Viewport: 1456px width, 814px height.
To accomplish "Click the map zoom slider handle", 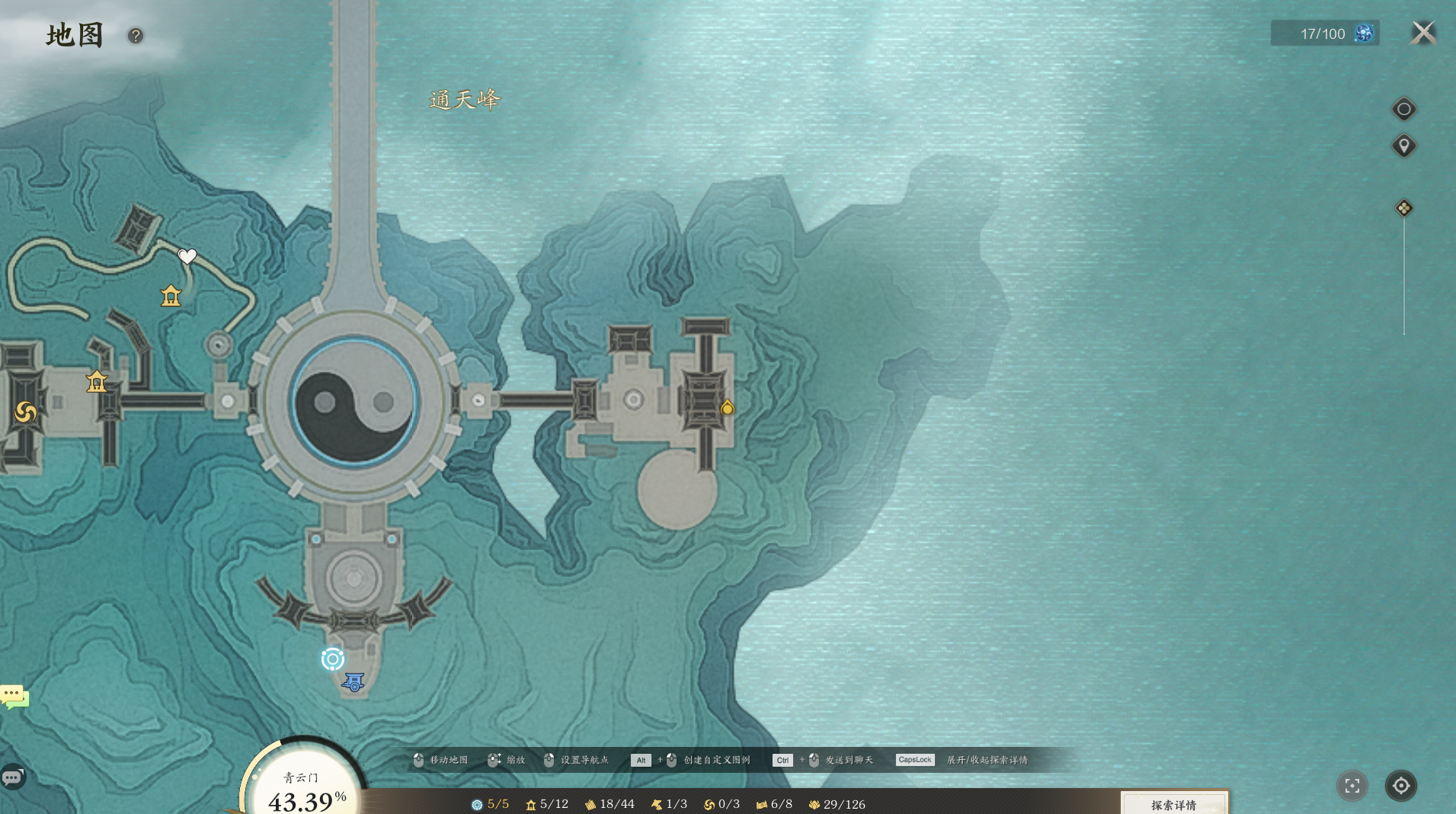I will (x=1403, y=208).
